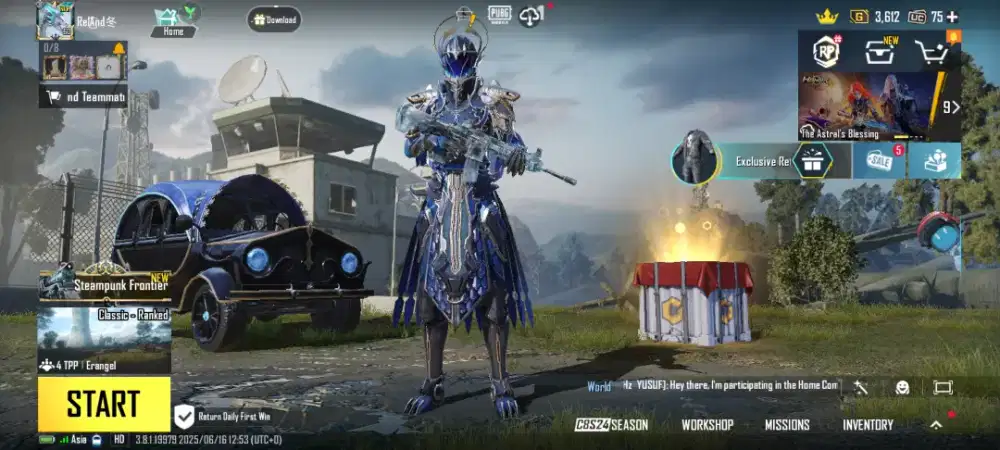
Task: Click the Find Teammates button
Action: [x=84, y=97]
